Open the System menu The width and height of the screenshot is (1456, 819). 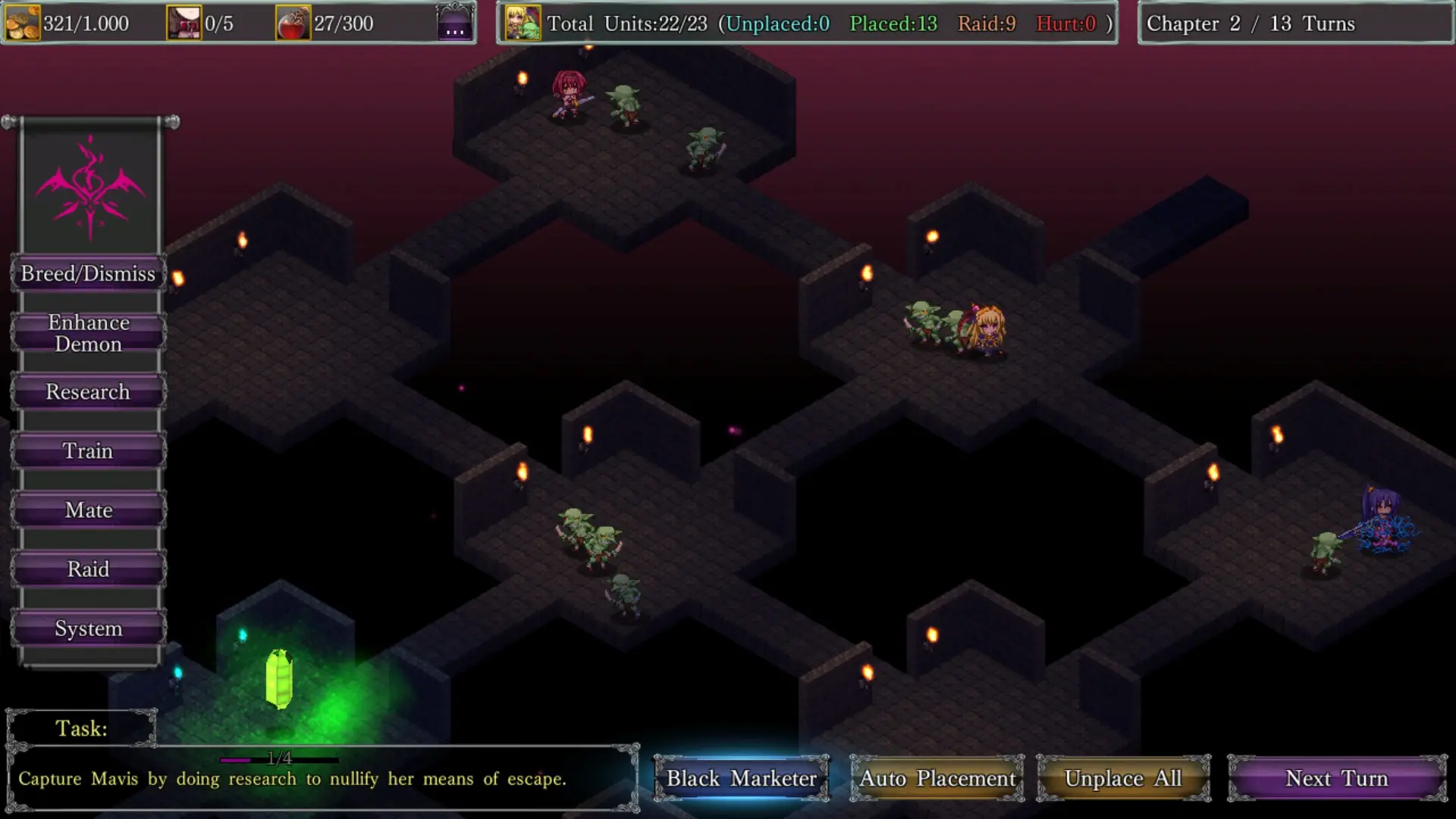point(88,629)
